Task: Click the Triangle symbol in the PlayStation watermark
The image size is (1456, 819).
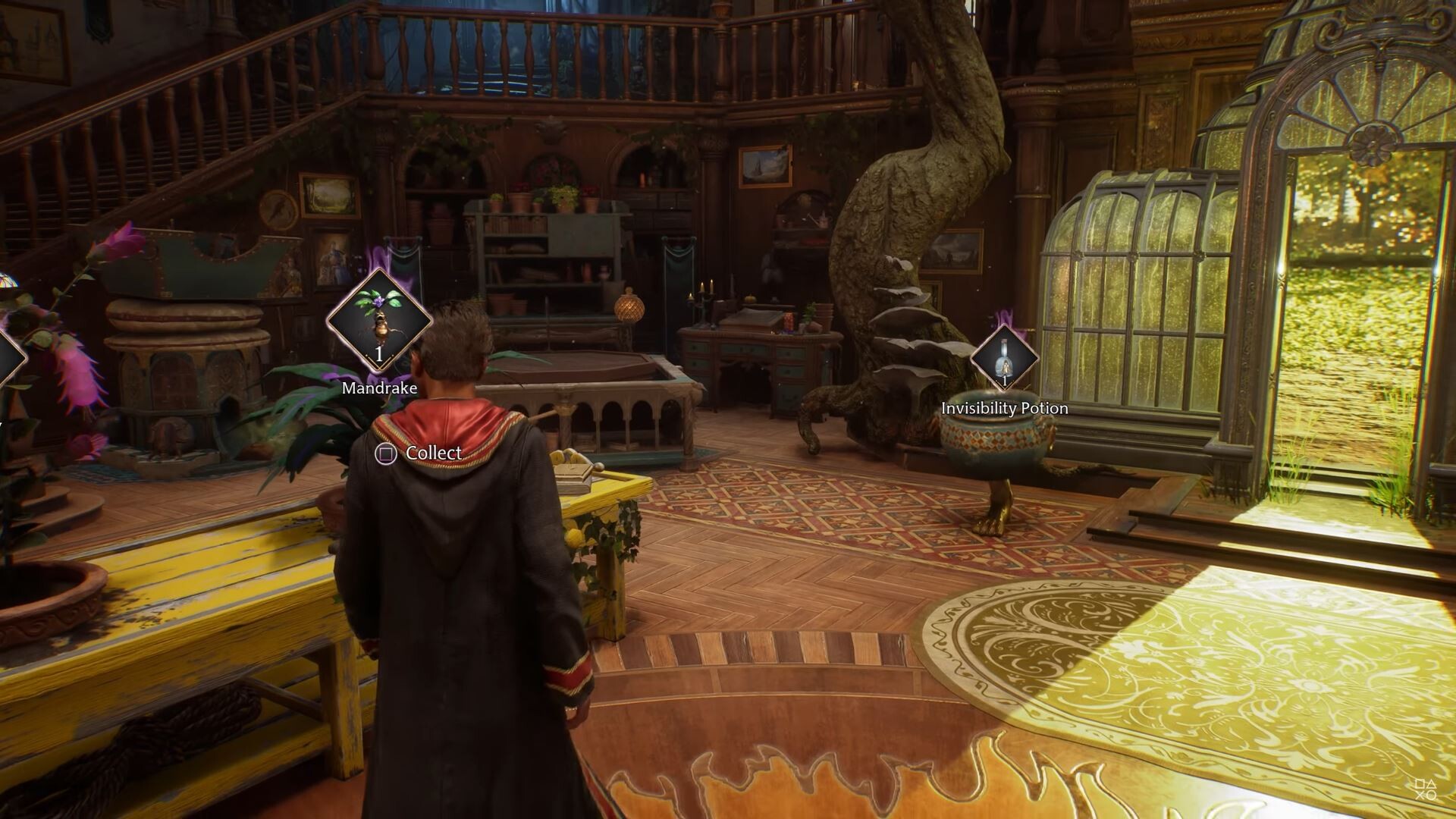Action: 1432,783
